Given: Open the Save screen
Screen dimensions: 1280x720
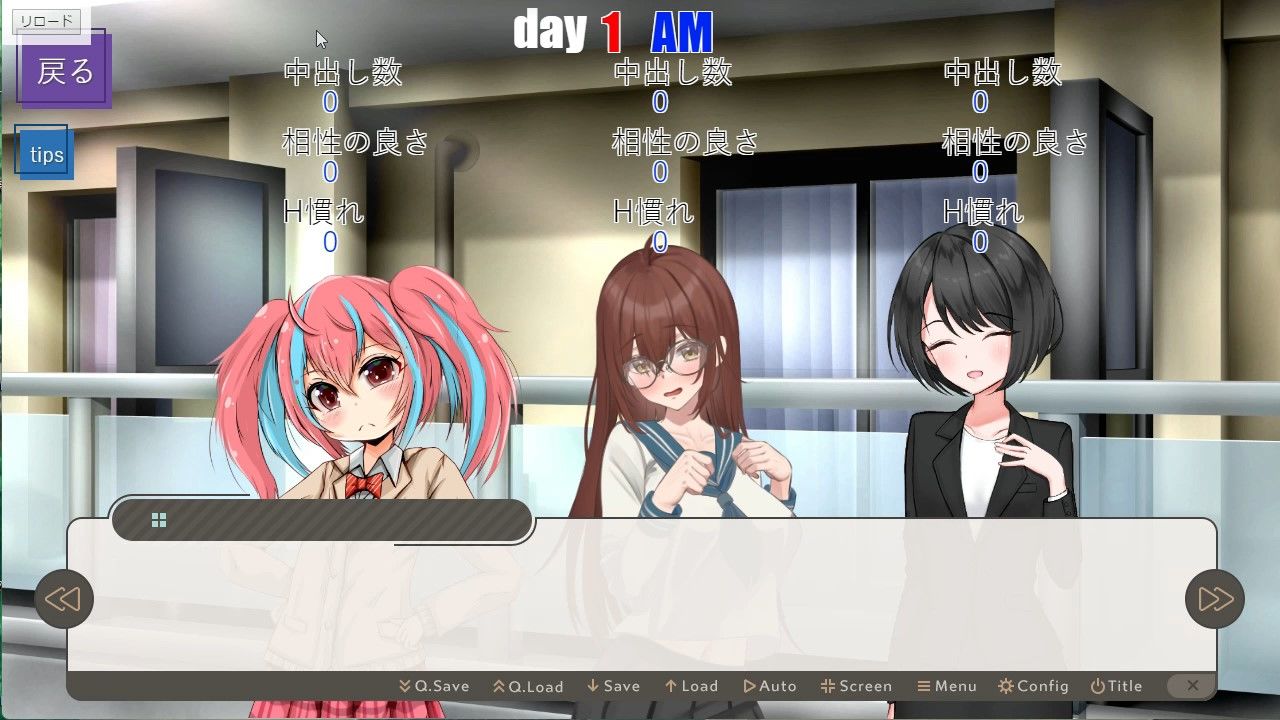Looking at the screenshot, I should tap(613, 686).
